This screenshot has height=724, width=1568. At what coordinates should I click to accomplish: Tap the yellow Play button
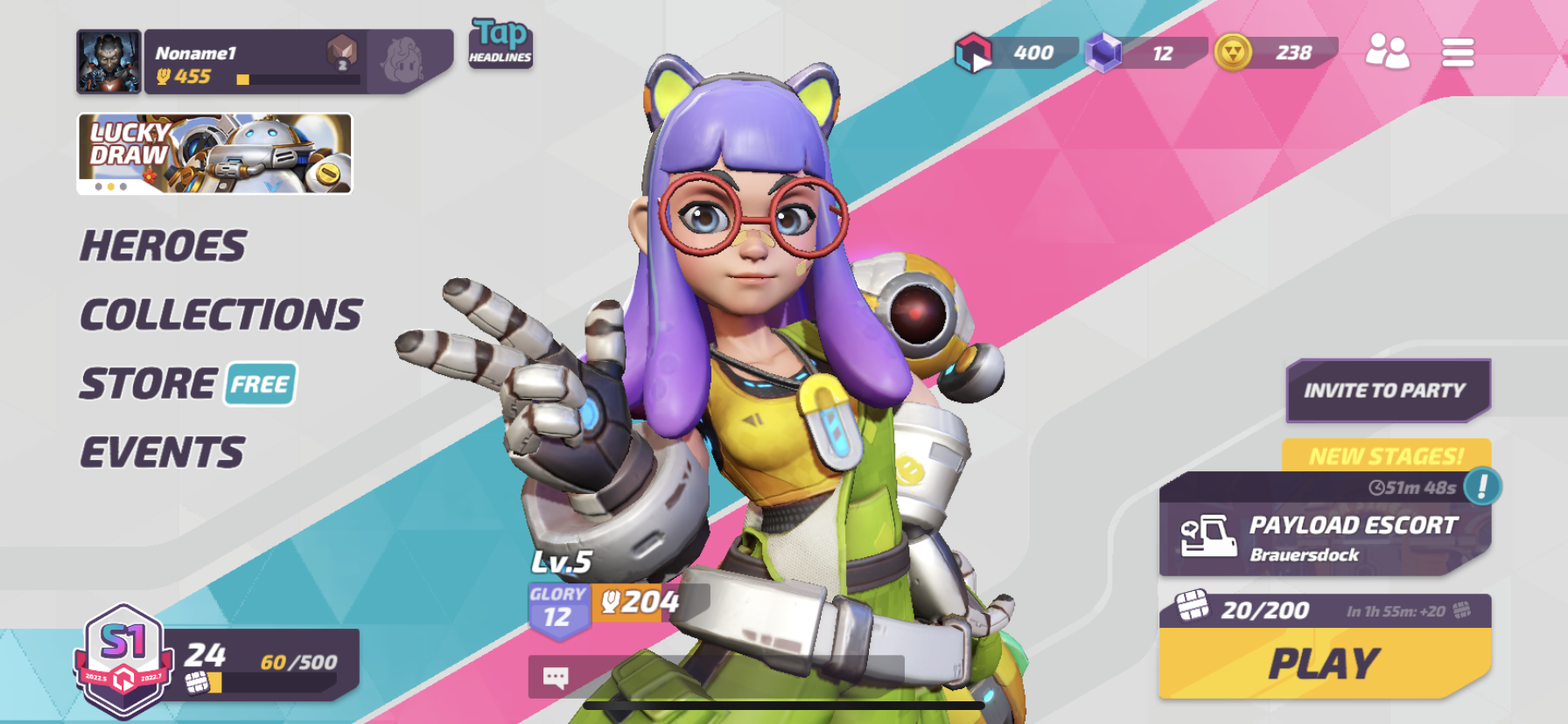coord(1324,664)
